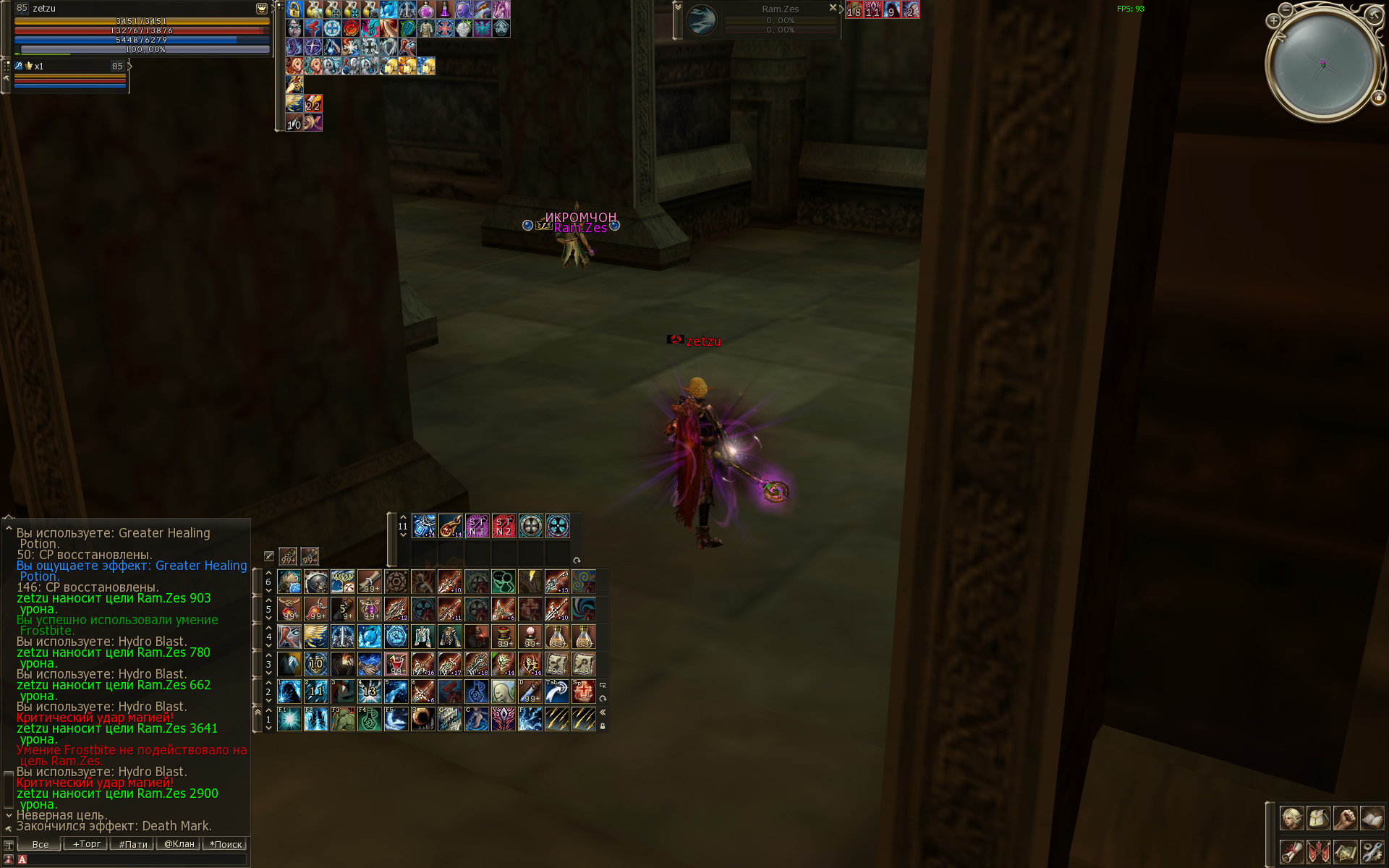This screenshot has height=868, width=1389.
Task: Switch to the *Поиск chat tab
Action: tap(226, 844)
